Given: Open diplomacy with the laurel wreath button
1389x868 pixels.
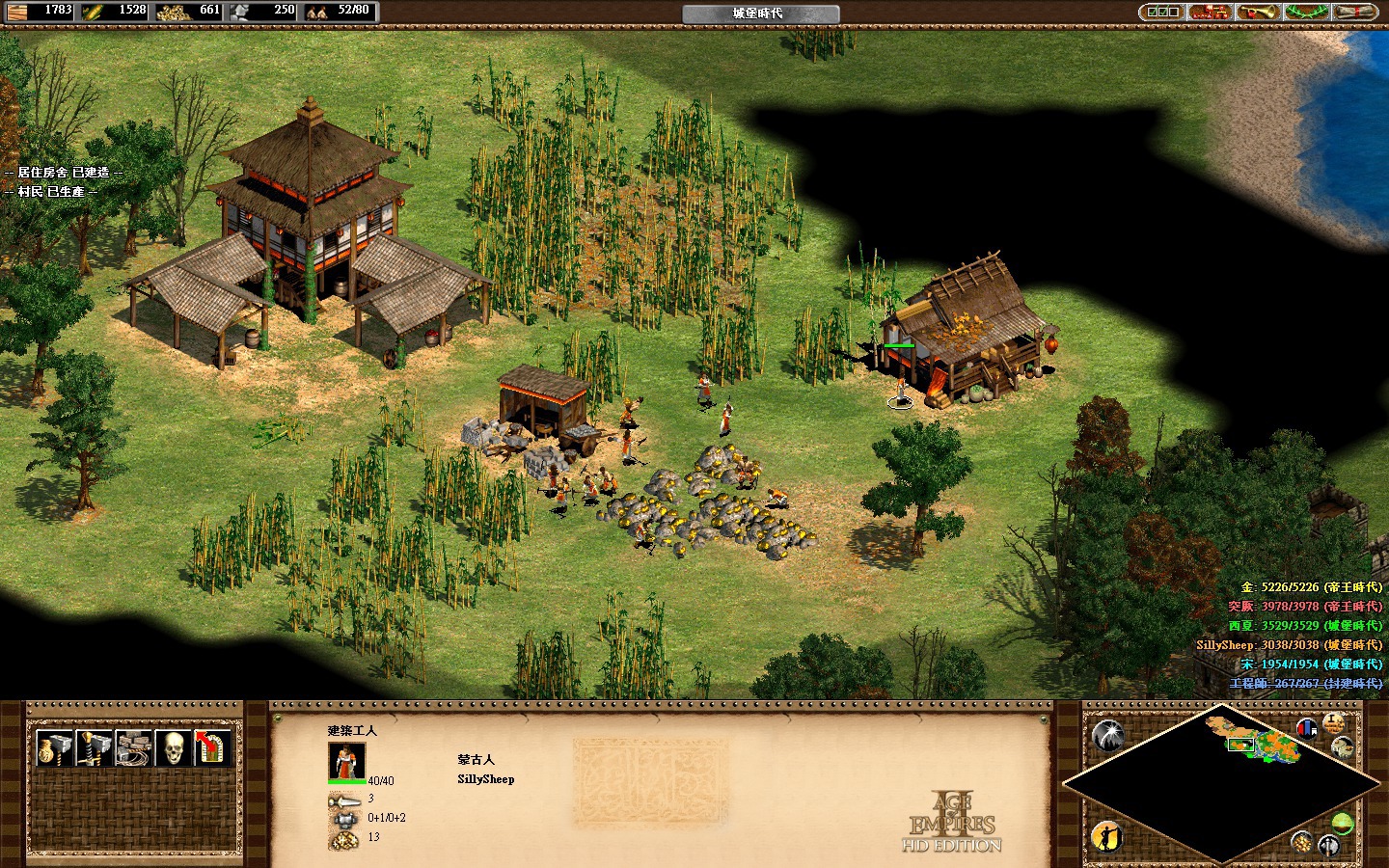Looking at the screenshot, I should tap(1307, 12).
